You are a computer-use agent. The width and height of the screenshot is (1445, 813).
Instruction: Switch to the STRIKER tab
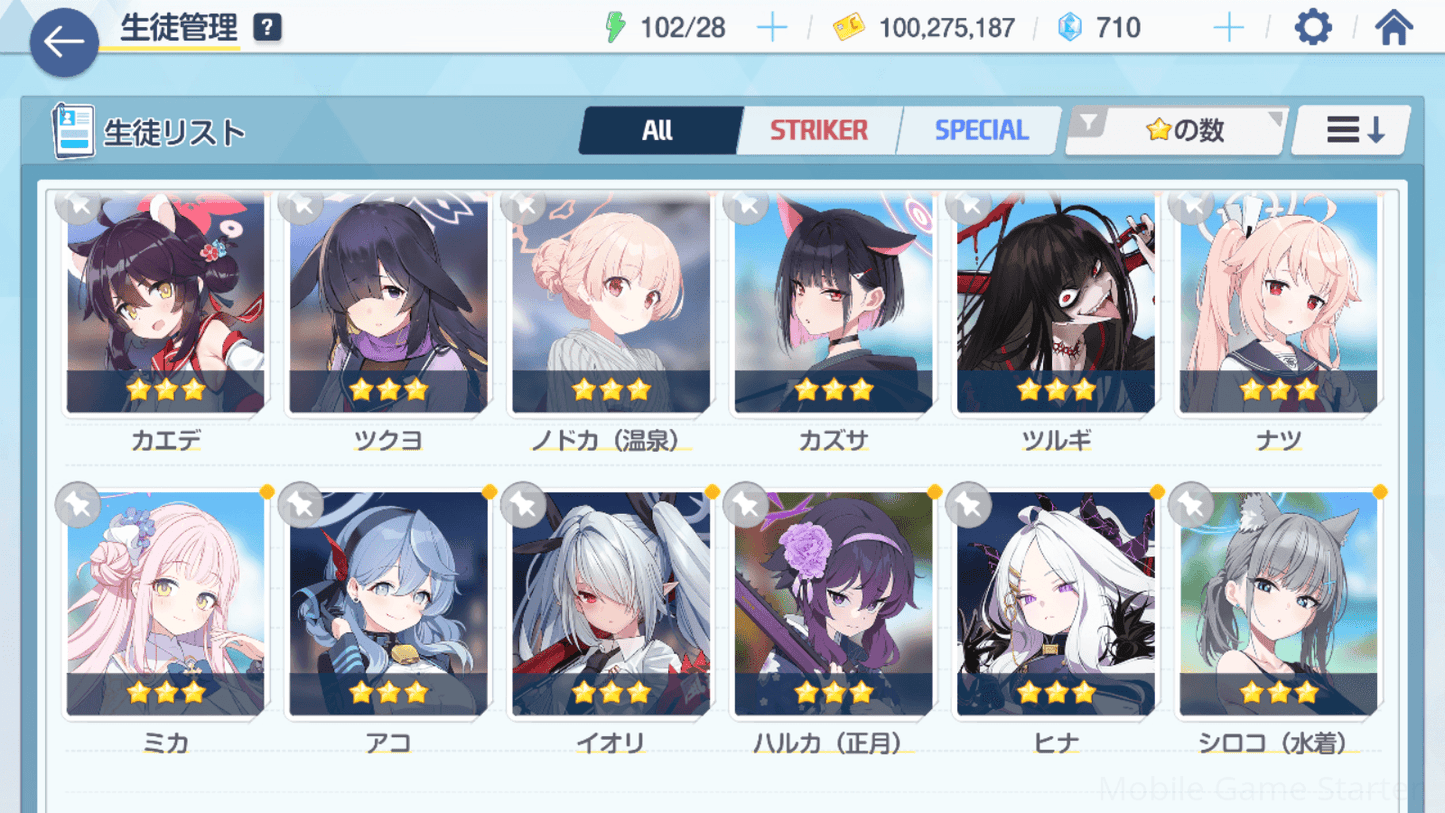(818, 130)
